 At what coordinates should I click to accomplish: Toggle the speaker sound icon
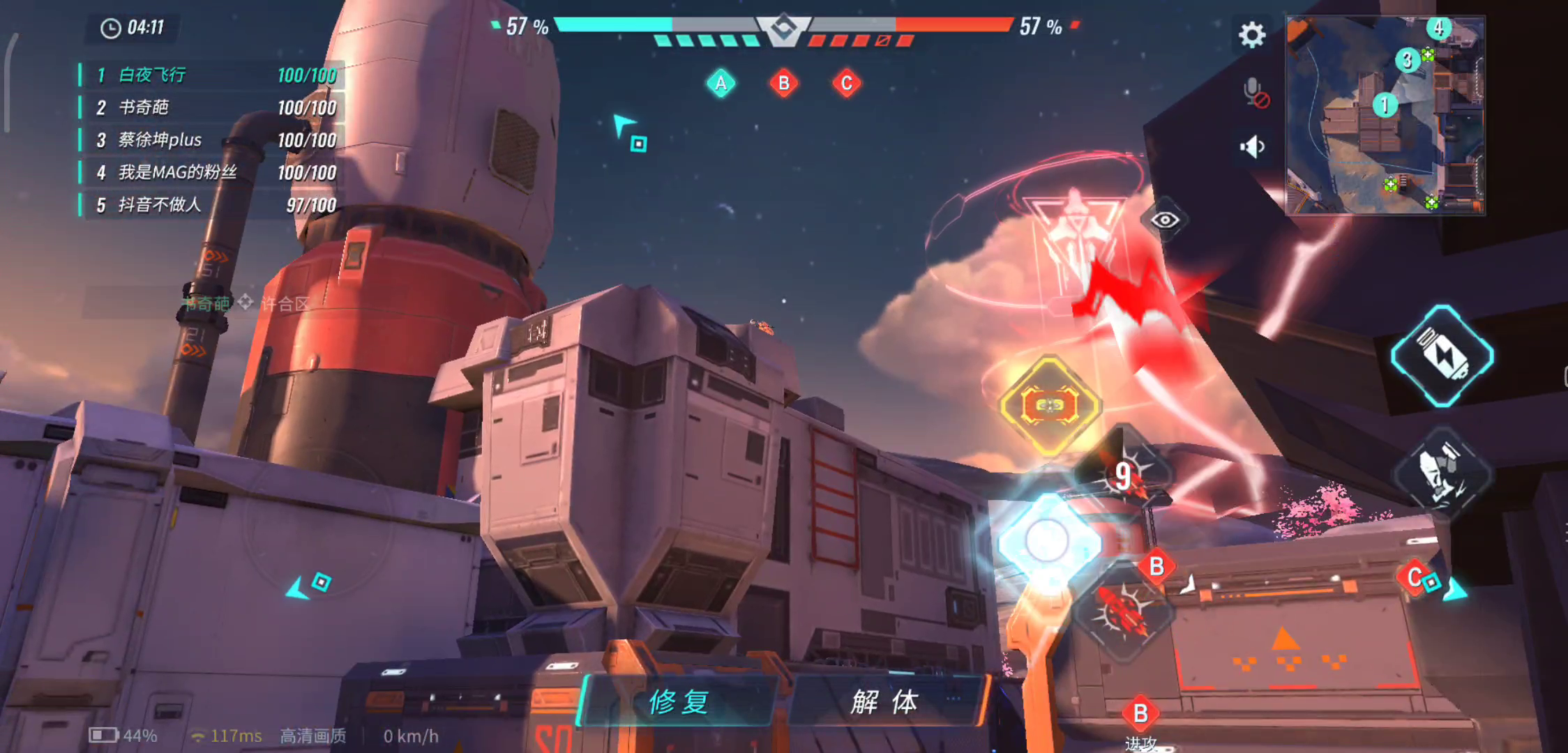point(1253,147)
